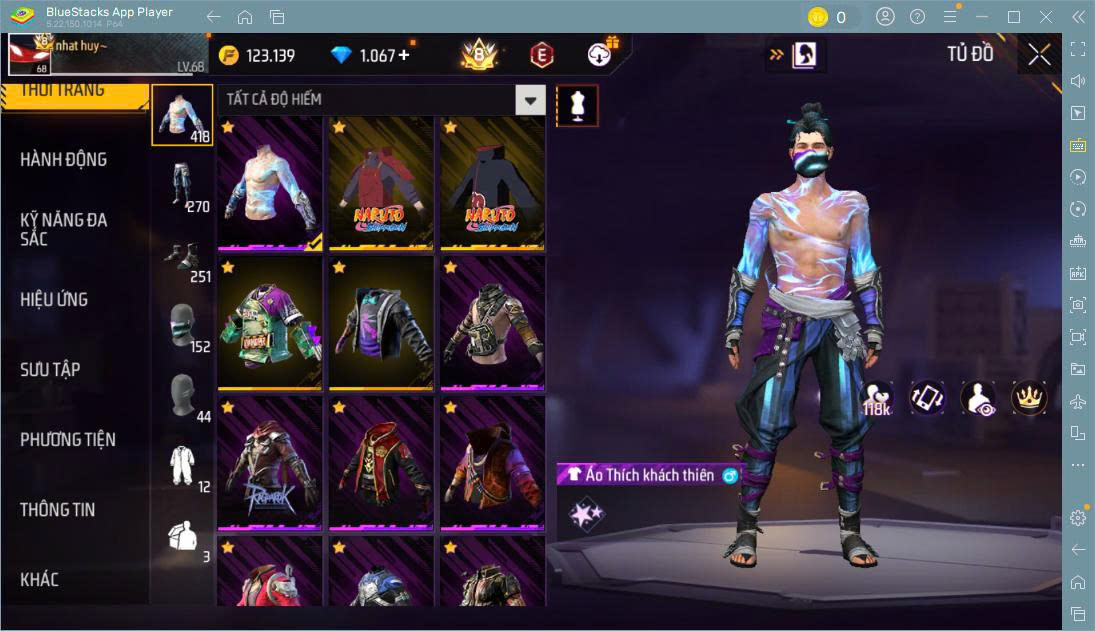Open the SƯU TẬP collection category
Viewport: 1095px width, 631px height.
50,370
